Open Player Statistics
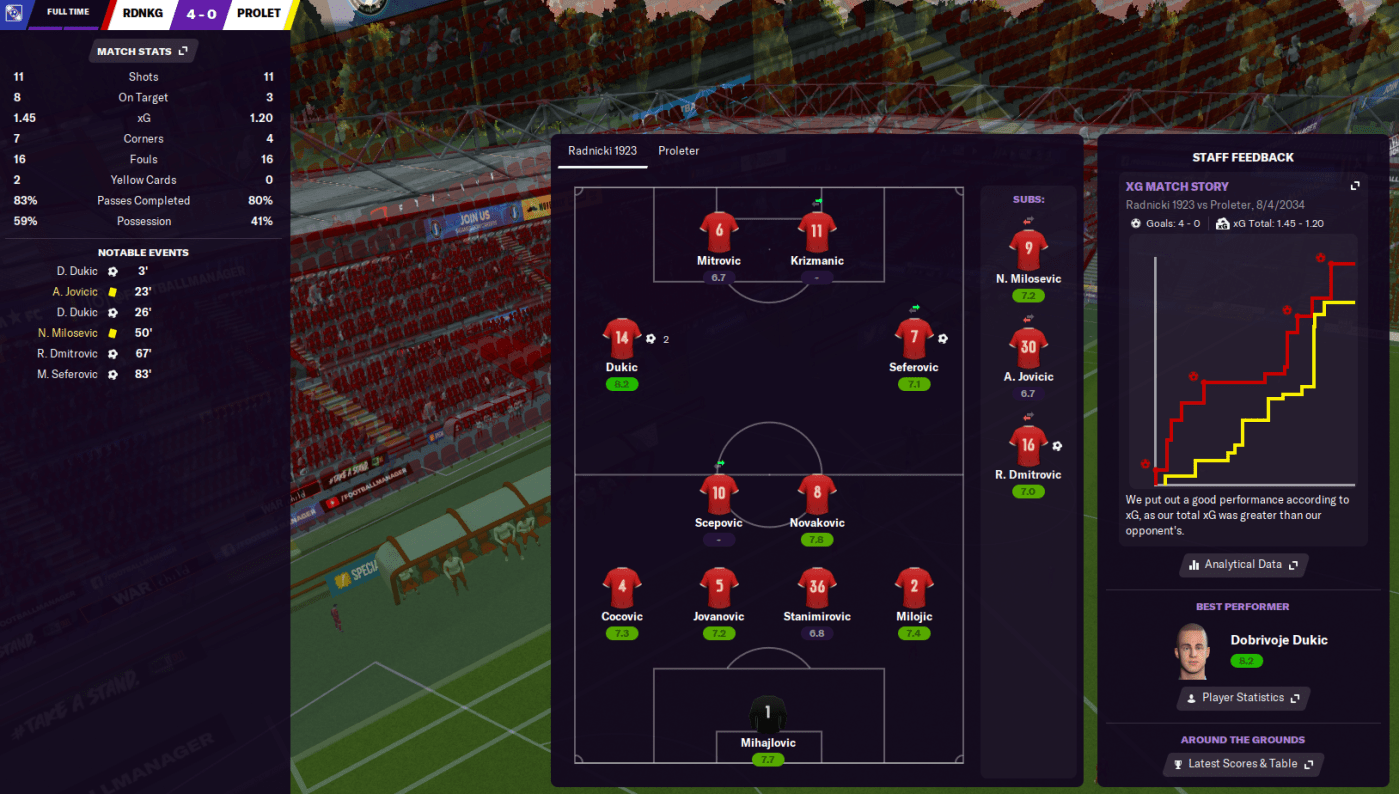Viewport: 1399px width, 794px height. pos(1242,698)
